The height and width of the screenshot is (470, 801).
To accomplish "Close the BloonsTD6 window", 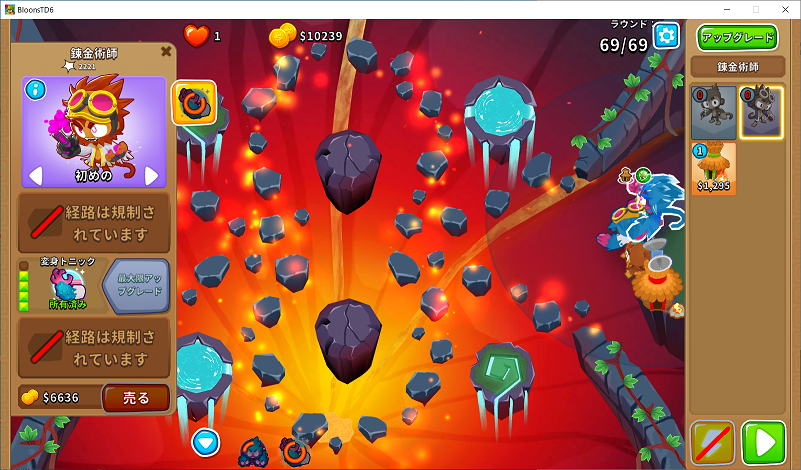I will click(x=785, y=9).
